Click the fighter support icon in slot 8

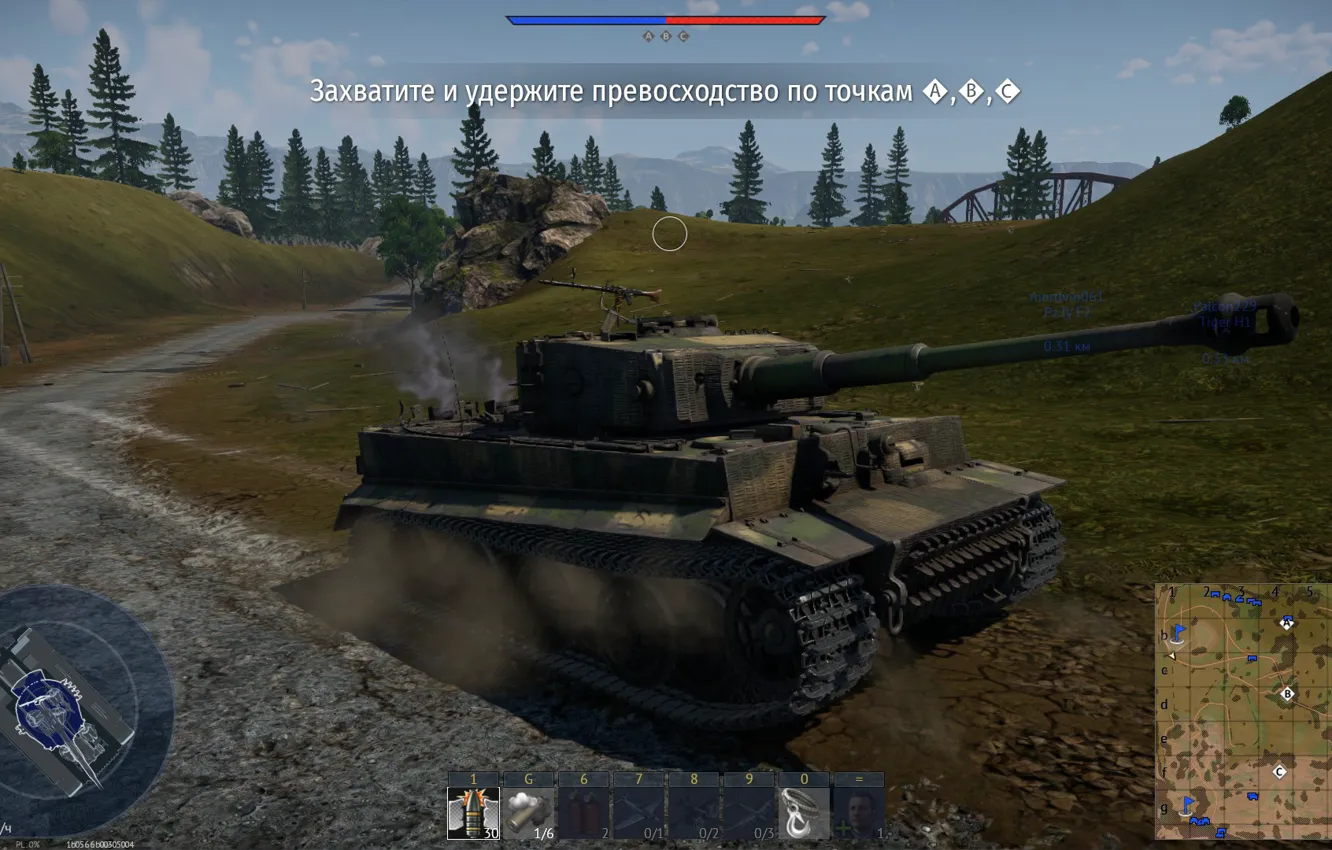tap(695, 811)
